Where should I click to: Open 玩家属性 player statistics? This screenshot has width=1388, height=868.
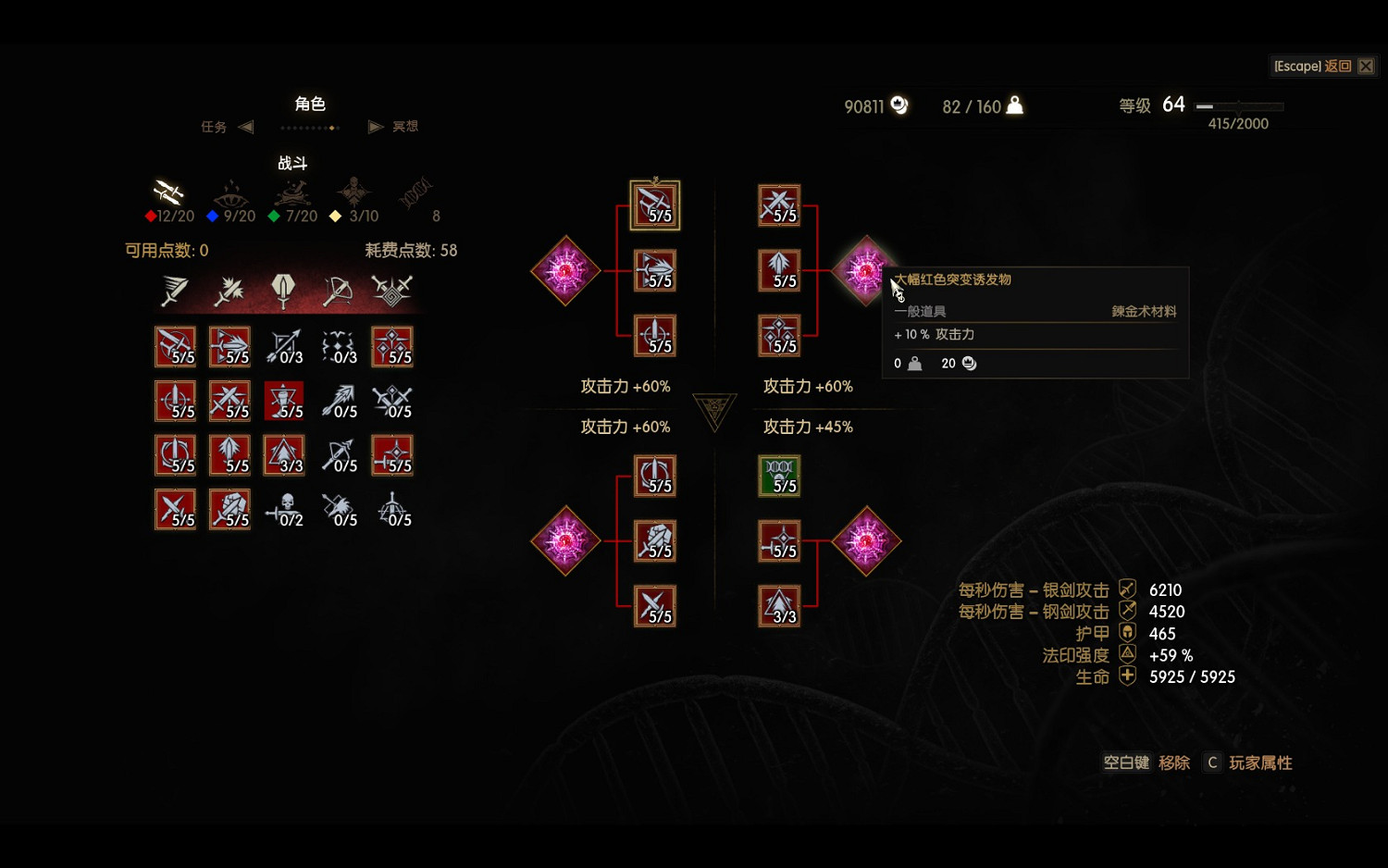pos(1260,763)
